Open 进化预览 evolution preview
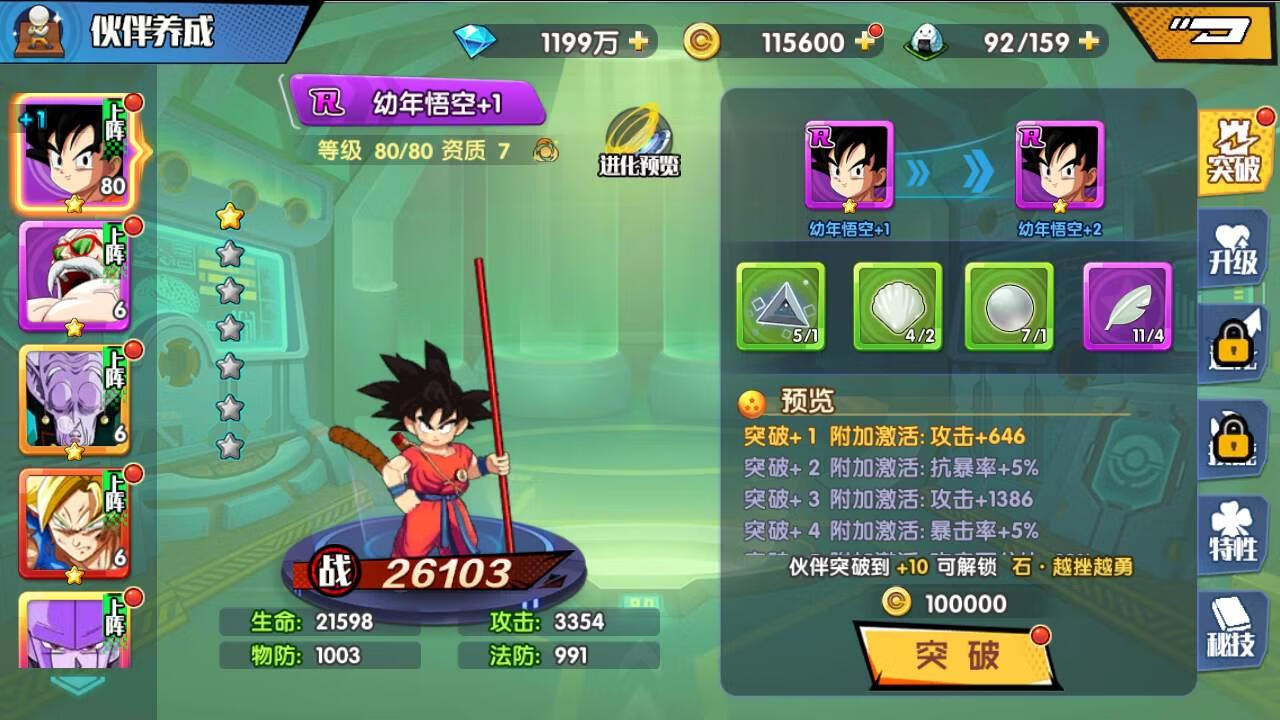The width and height of the screenshot is (1280, 720). pyautogui.click(x=640, y=142)
